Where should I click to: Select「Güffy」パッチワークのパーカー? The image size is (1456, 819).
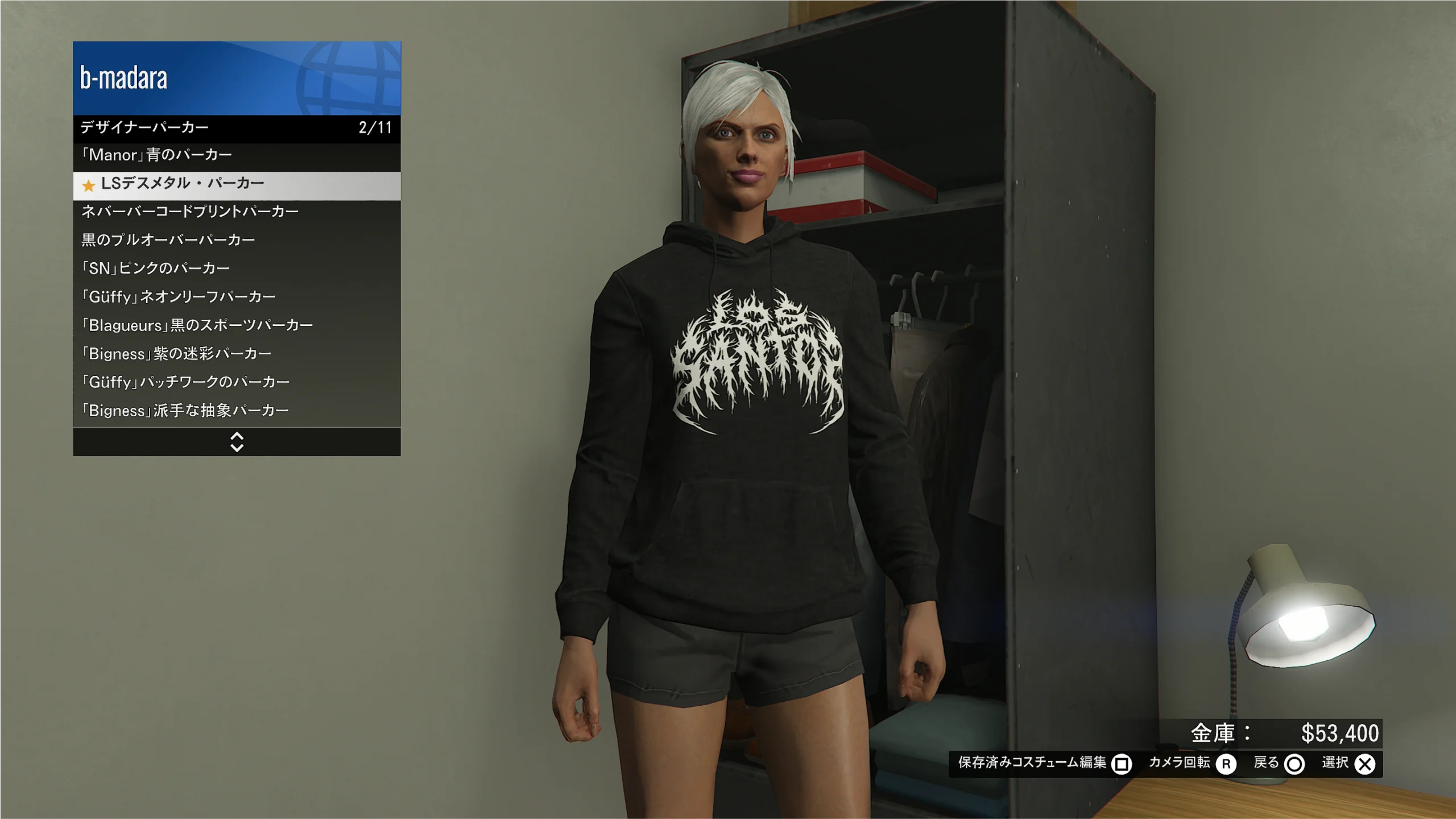click(237, 382)
